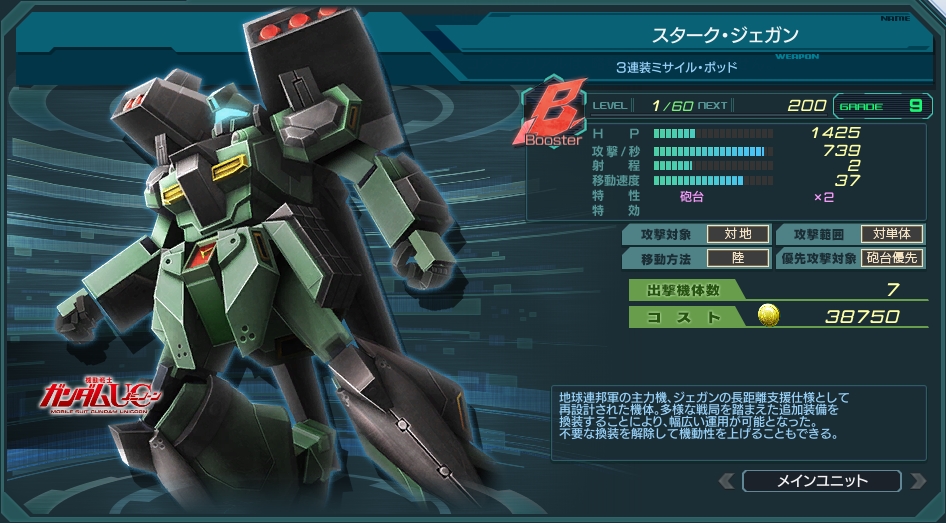Go to previous unit with left arrow
This screenshot has width=946, height=523.
(726, 481)
